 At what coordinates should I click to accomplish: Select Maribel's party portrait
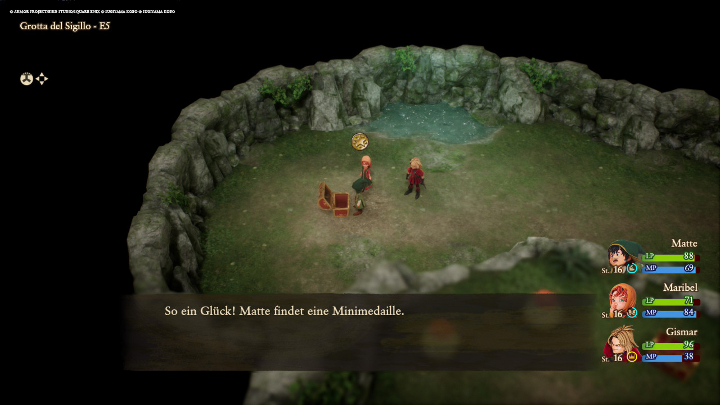coord(621,298)
